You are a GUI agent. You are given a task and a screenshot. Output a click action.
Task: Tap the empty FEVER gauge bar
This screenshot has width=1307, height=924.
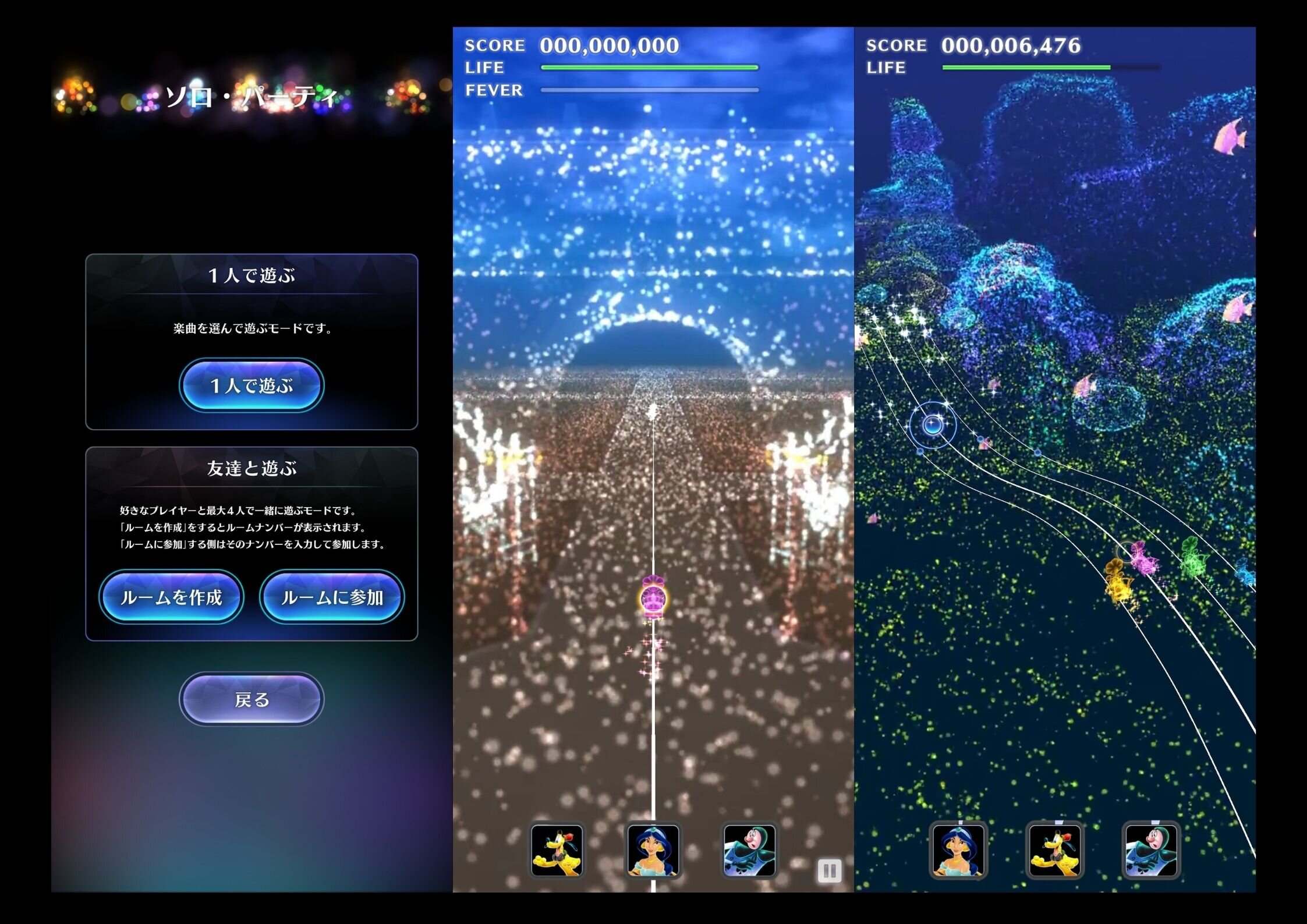648,90
